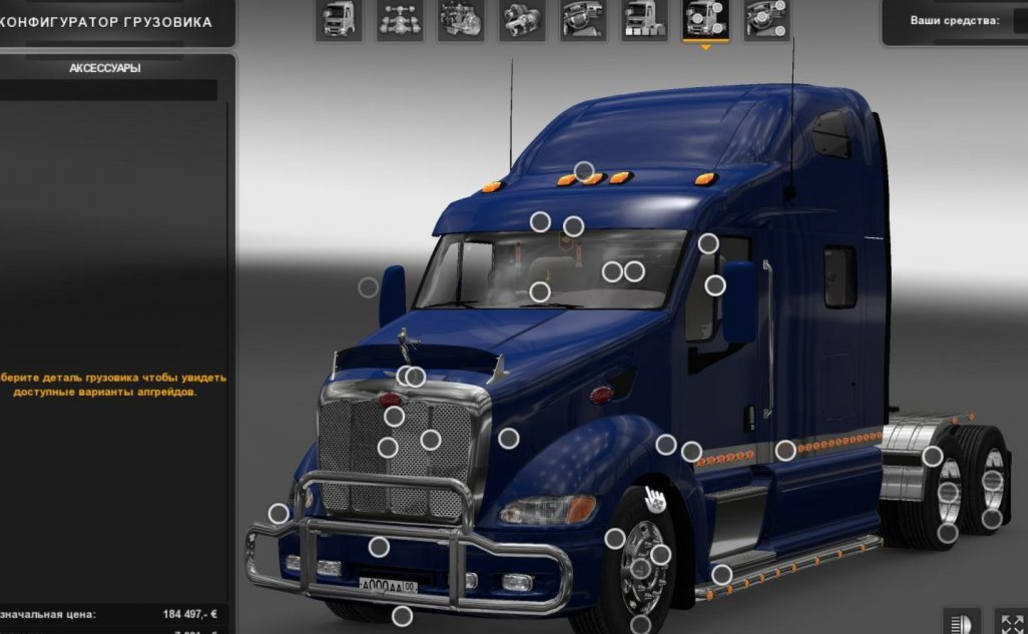The width and height of the screenshot is (1028, 634).
Task: Switch to the chassis configuration tab
Action: coord(400,19)
